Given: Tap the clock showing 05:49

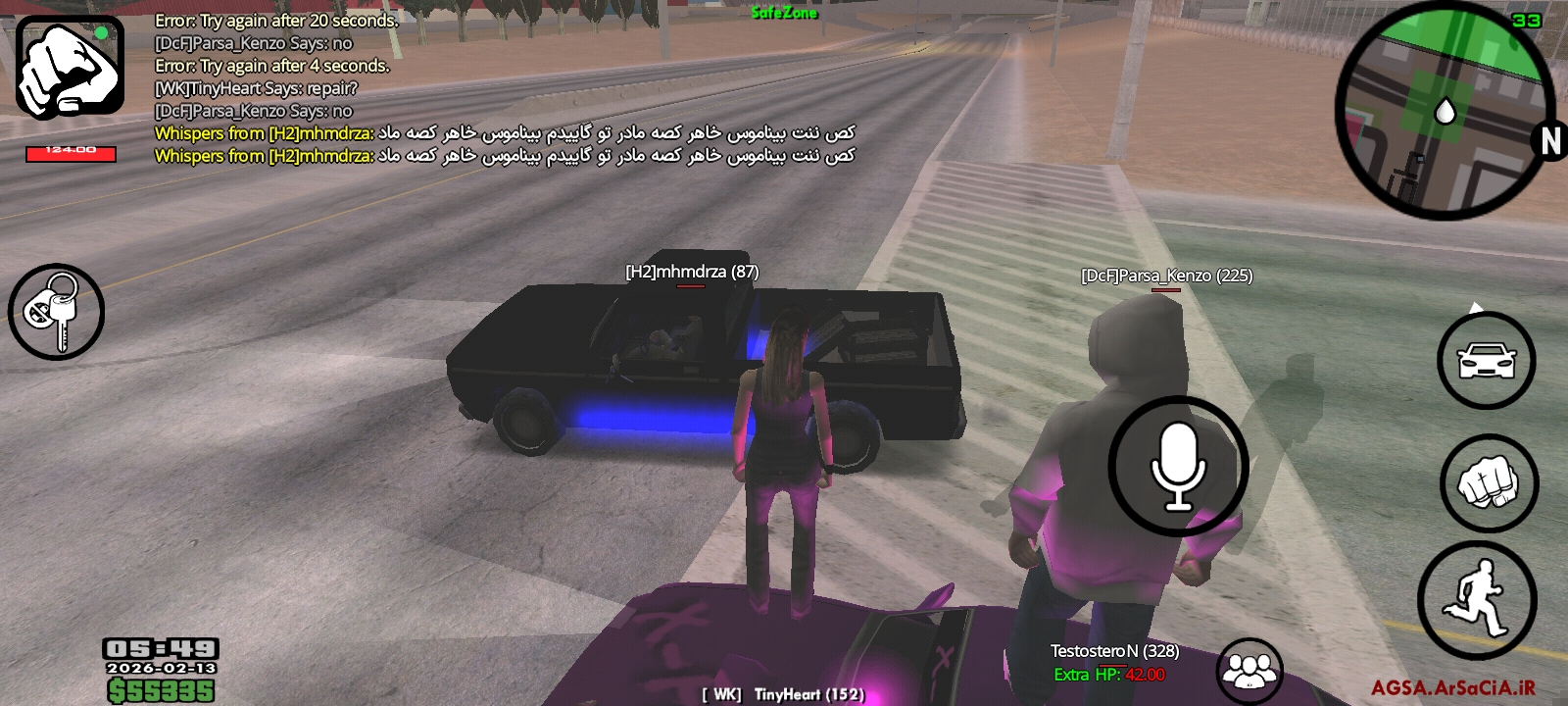Looking at the screenshot, I should pos(159,650).
